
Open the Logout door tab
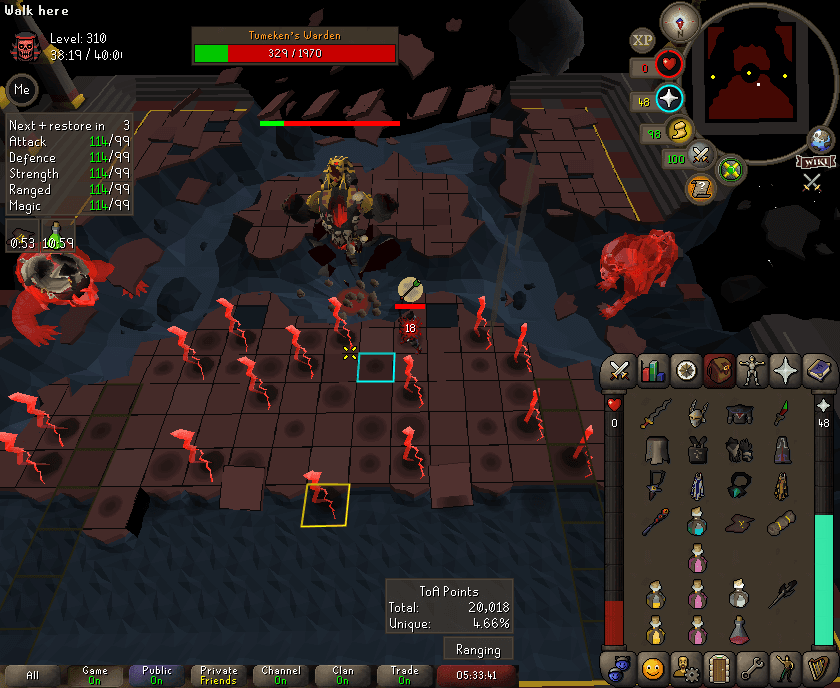[x=719, y=666]
